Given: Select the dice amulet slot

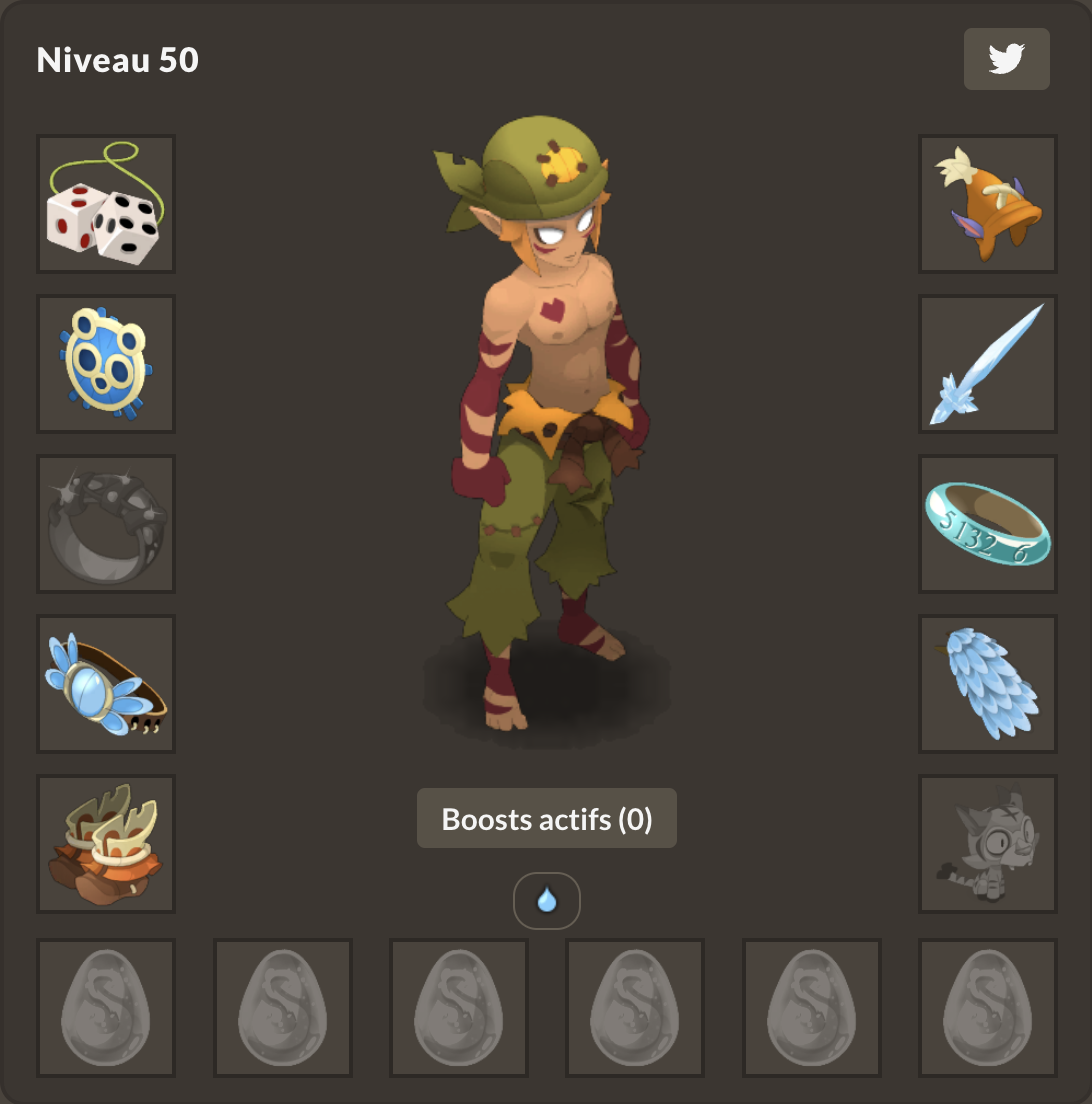Looking at the screenshot, I should (106, 204).
